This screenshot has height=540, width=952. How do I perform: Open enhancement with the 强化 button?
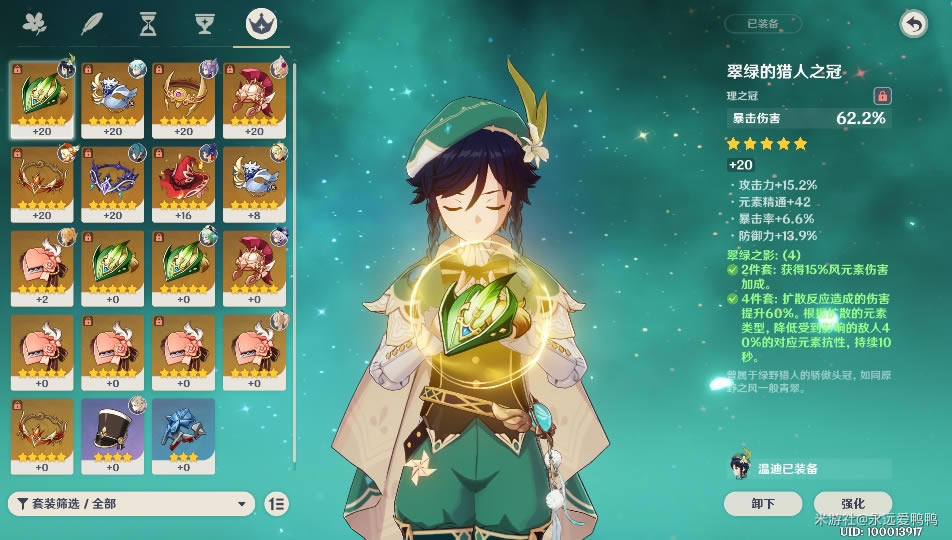pyautogui.click(x=853, y=503)
